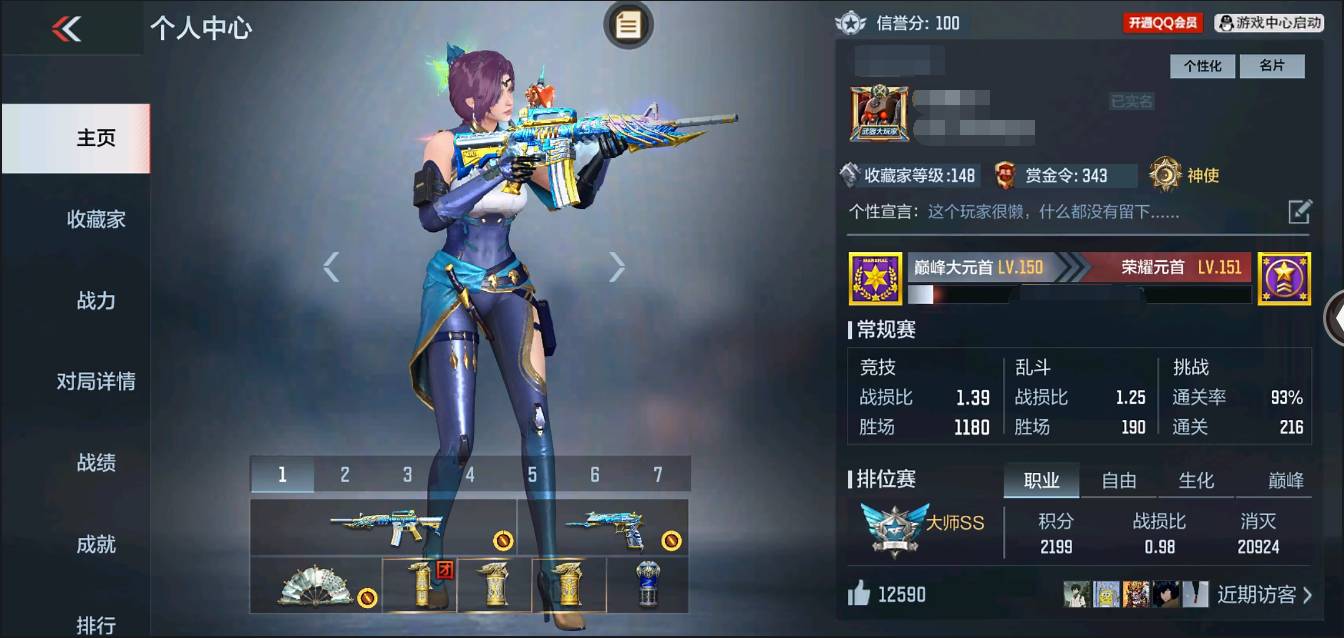1344x638 pixels.
Task: Edit the 个性宣言 signature with pencil icon
Action: [1299, 211]
